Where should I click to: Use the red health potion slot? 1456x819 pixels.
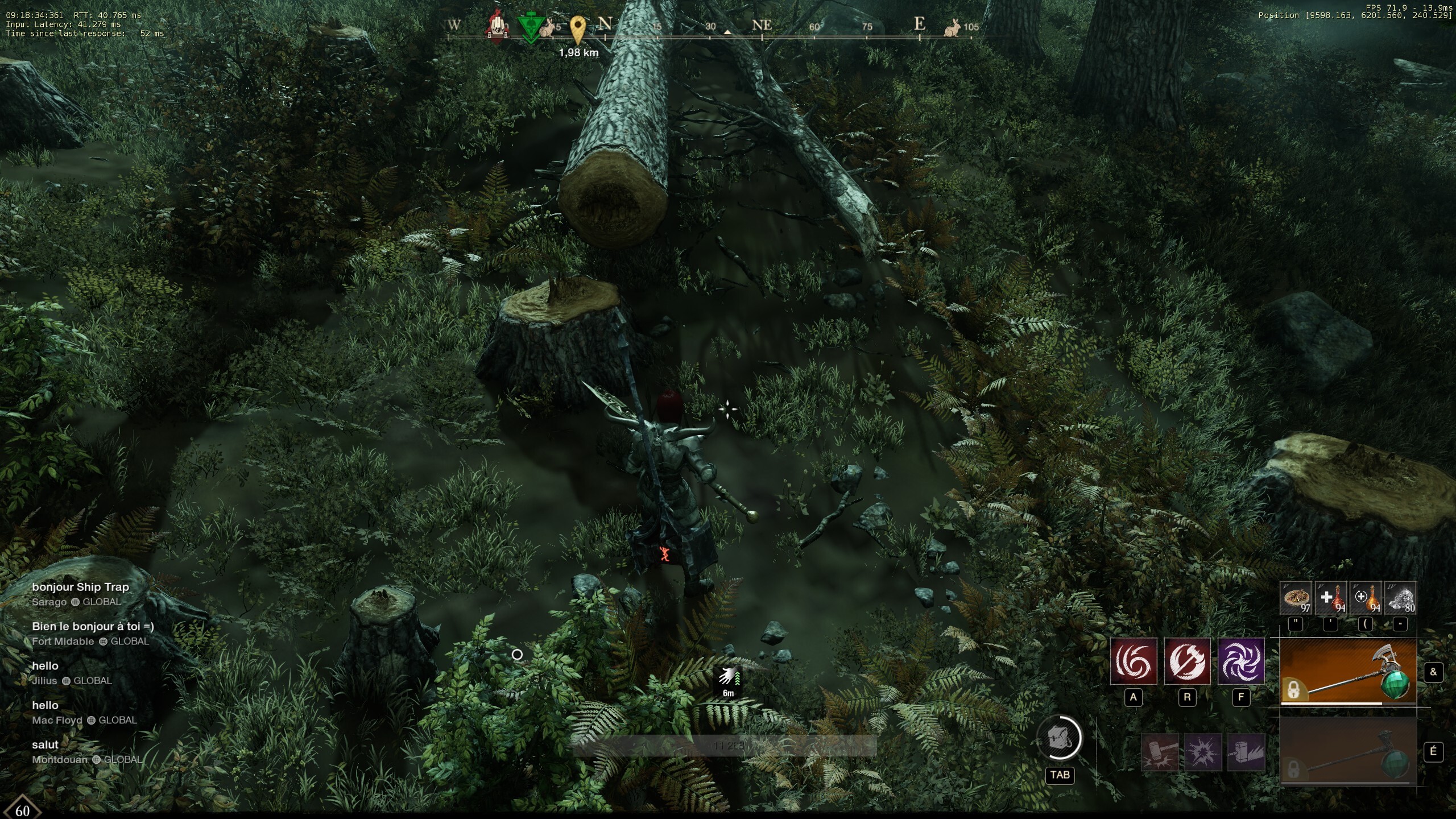click(x=1331, y=598)
